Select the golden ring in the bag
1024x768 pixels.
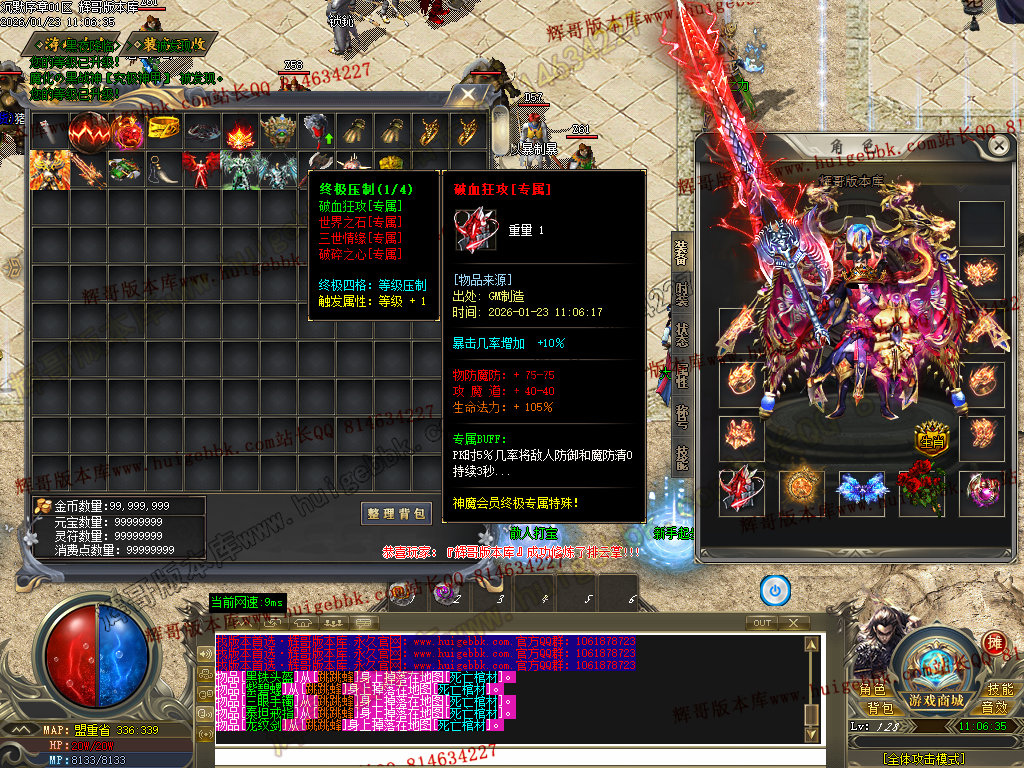[x=164, y=129]
